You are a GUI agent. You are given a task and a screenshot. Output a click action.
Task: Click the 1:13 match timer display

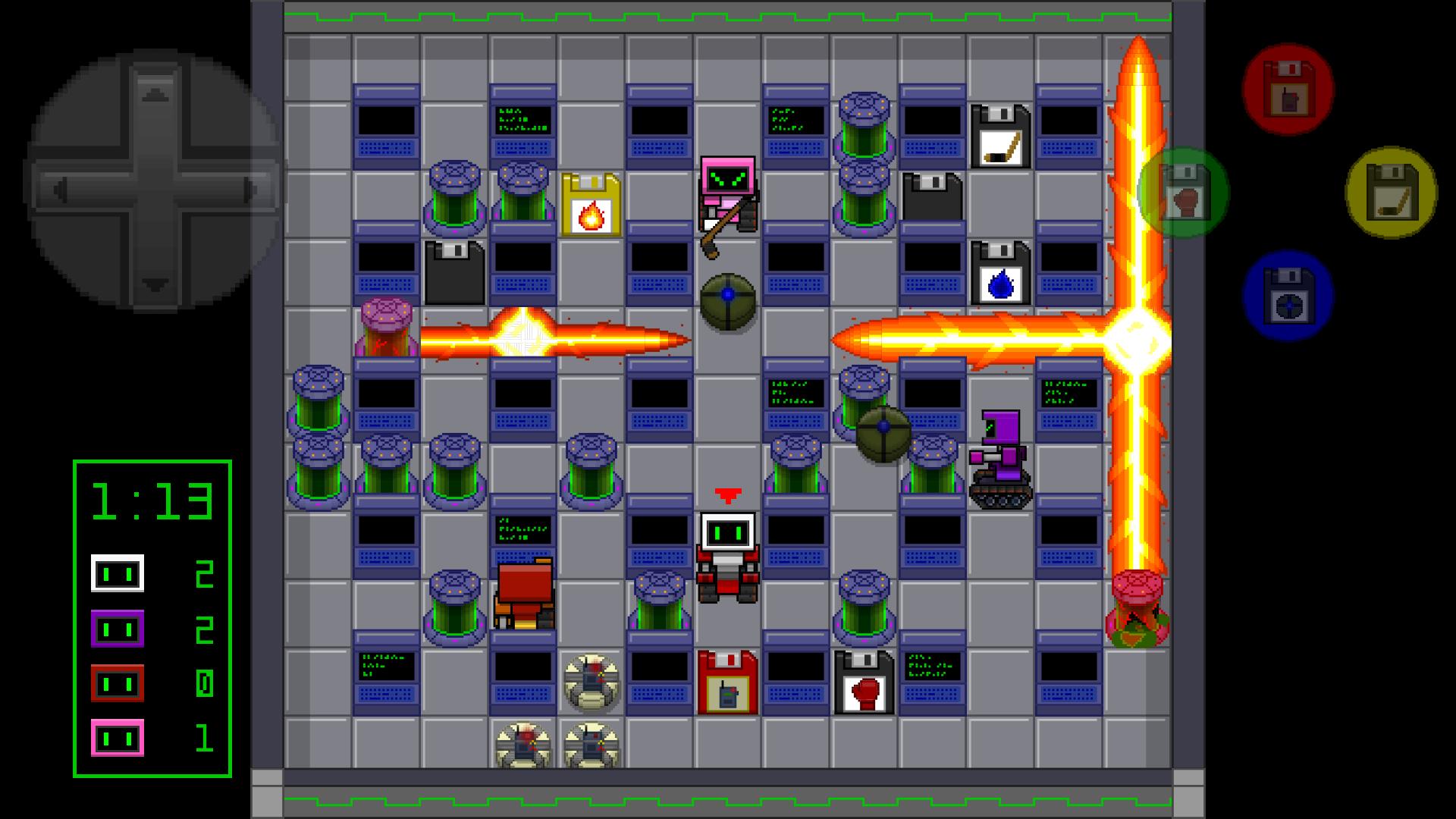150,500
